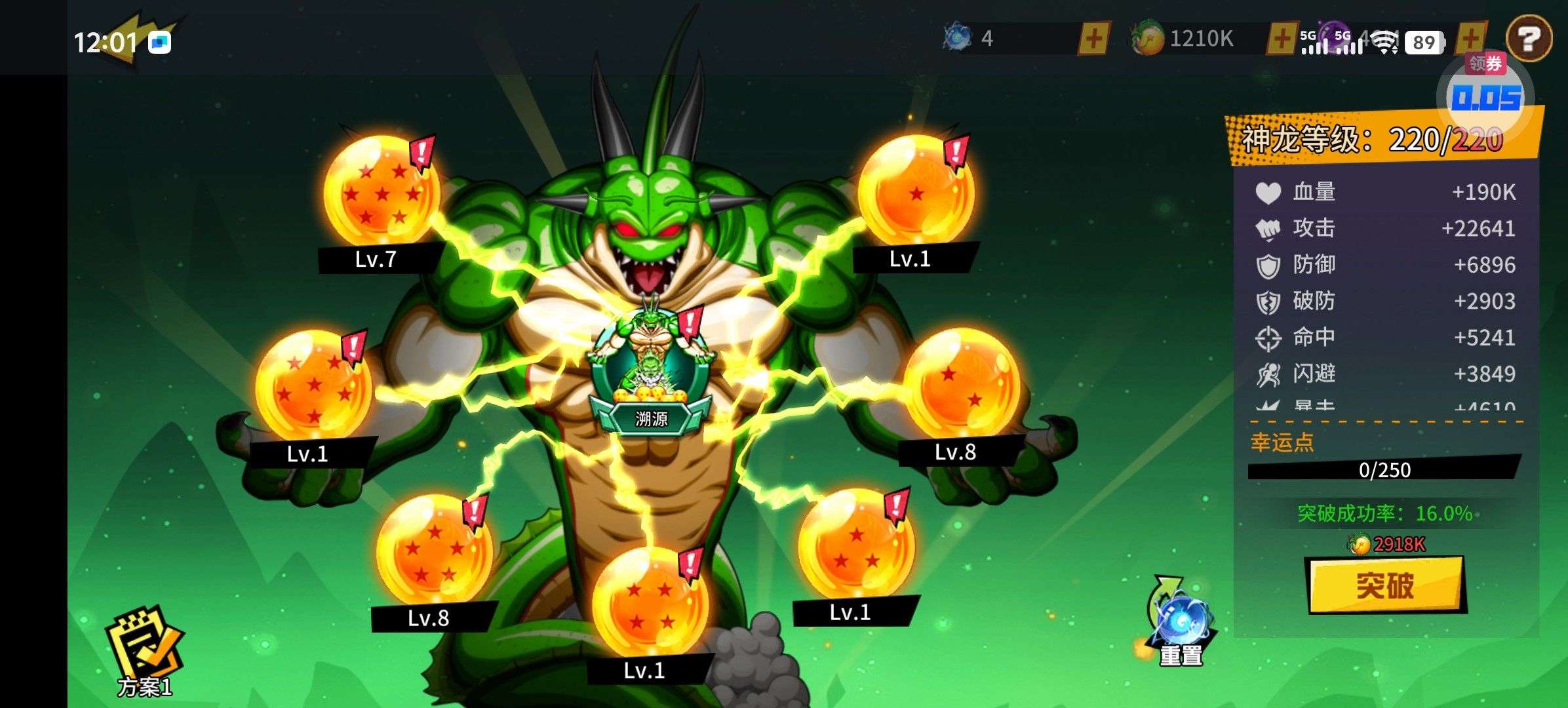Tap the yellow 突破 breakthrough button
The width and height of the screenshot is (1568, 708).
coord(1385,585)
